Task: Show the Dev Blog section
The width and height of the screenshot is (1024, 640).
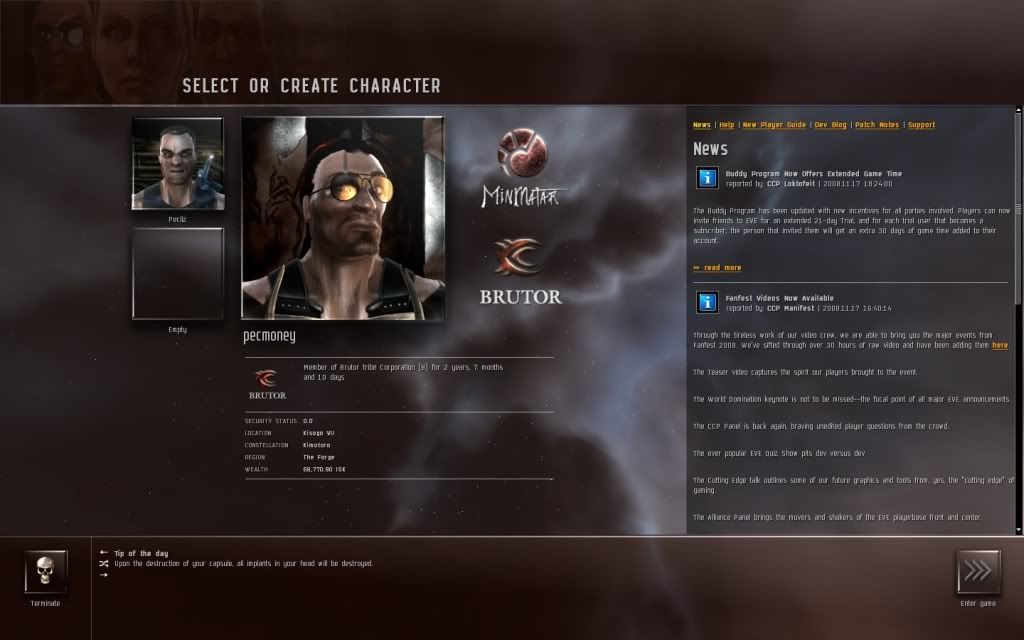Action: pos(830,125)
